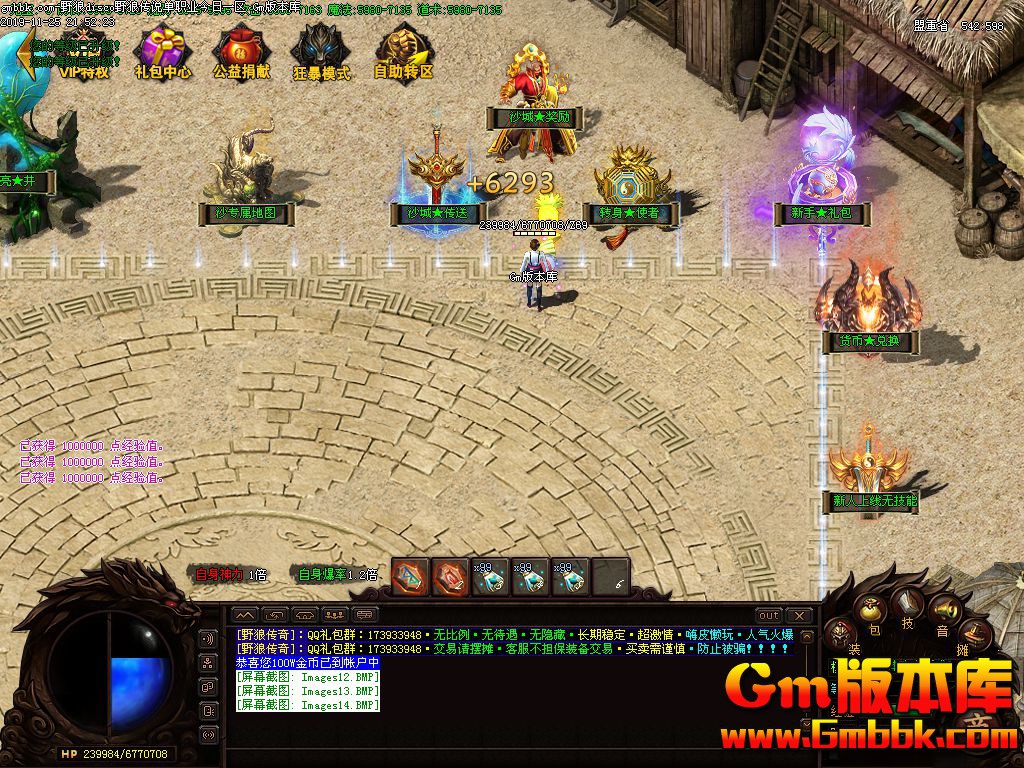The width and height of the screenshot is (1024, 768).
Task: Select the first x99 potion hotbar slot
Action: 490,577
